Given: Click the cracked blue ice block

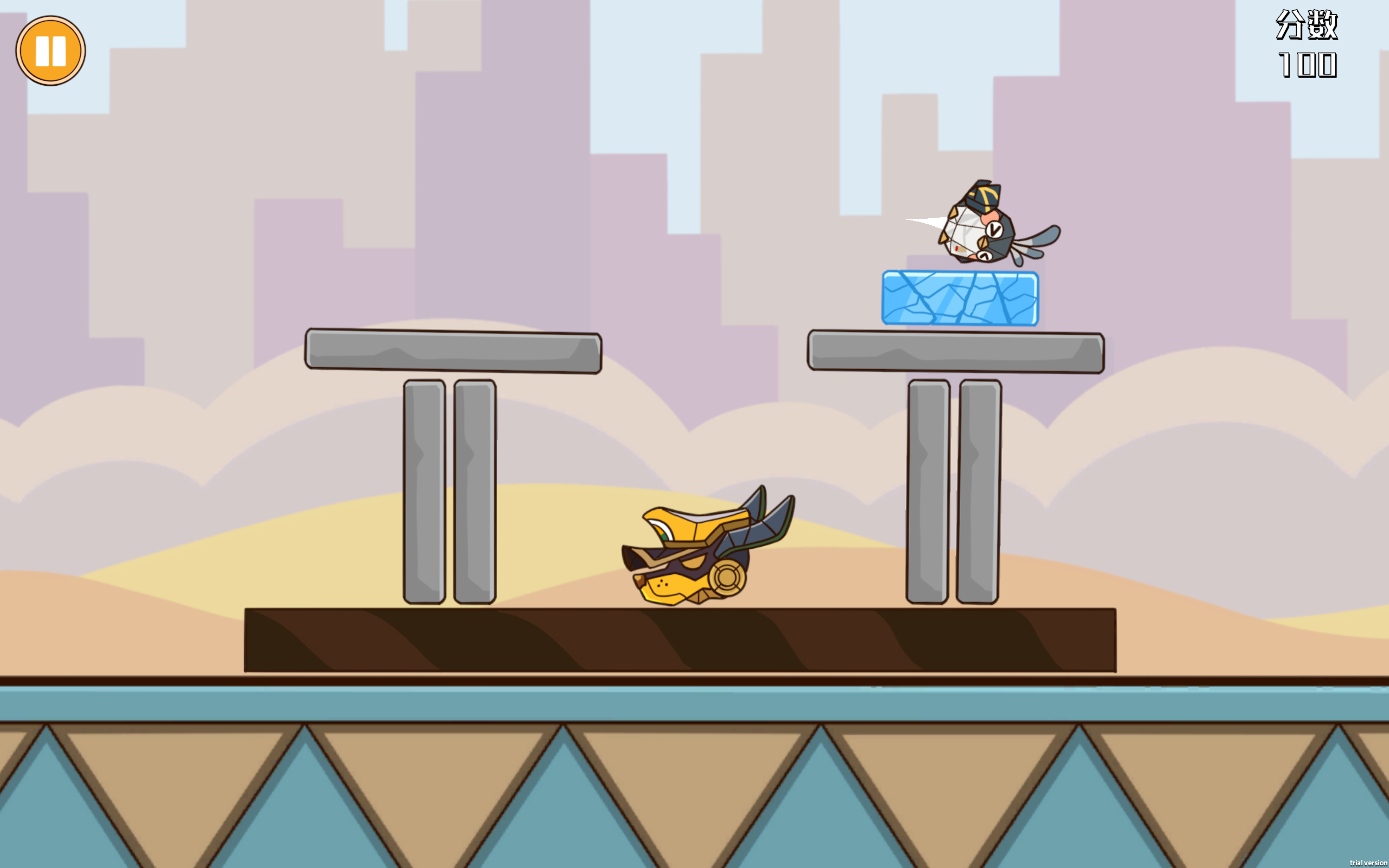Looking at the screenshot, I should tap(960, 299).
